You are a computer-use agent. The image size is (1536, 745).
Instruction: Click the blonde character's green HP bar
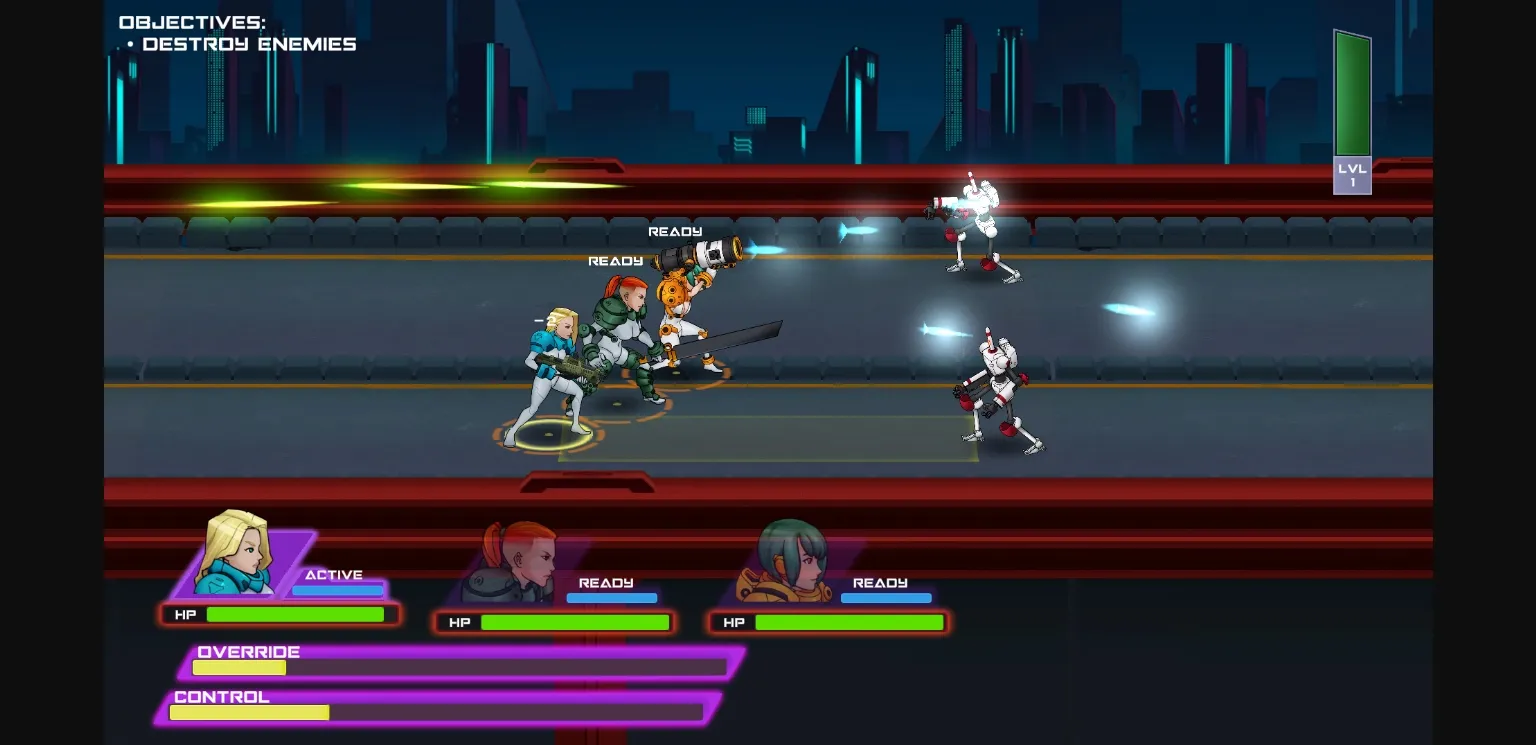[x=295, y=614]
